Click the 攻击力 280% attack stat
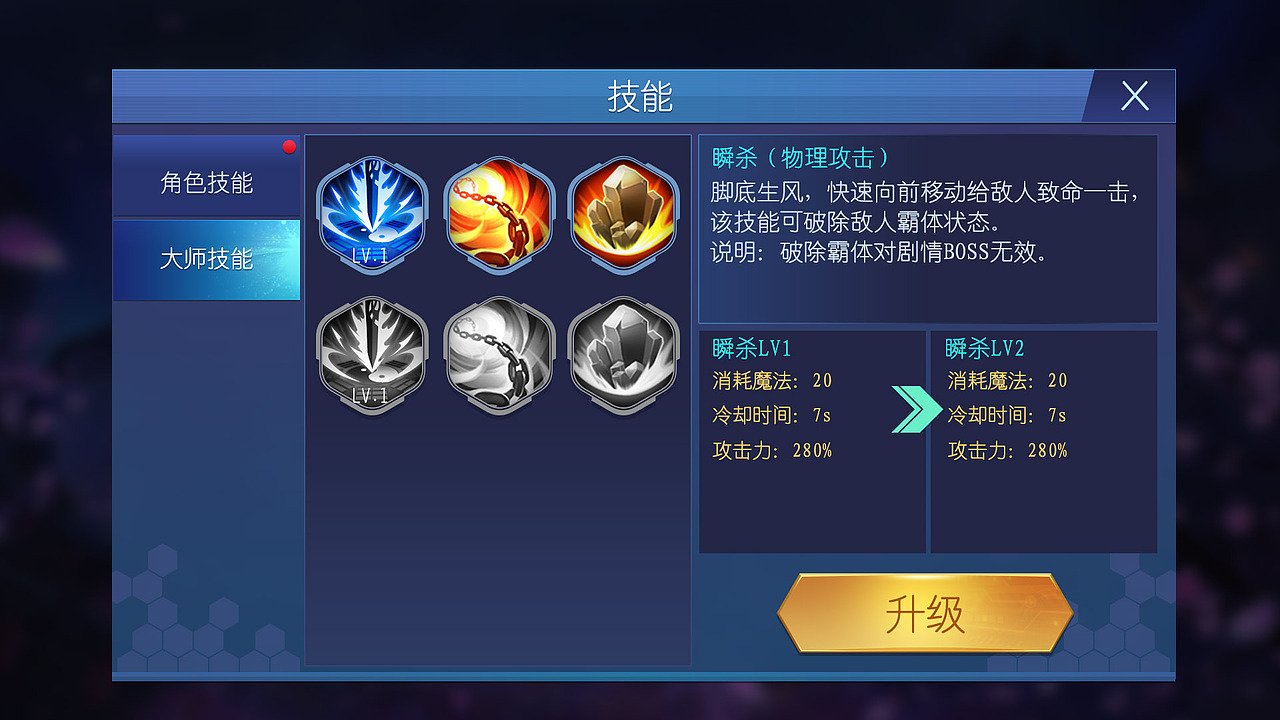 [775, 450]
